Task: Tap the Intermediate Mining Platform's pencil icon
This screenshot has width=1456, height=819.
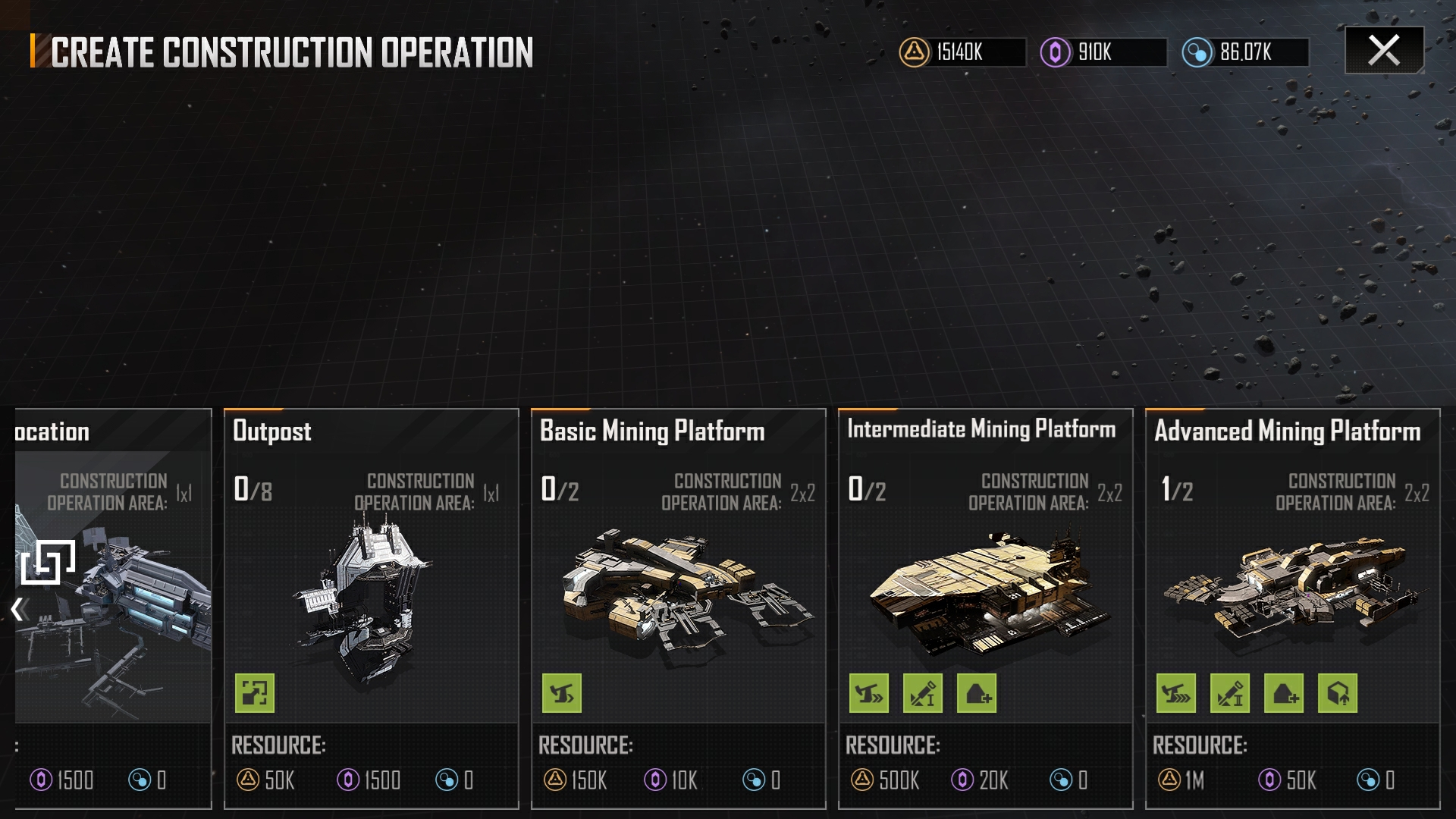Action: coord(923,693)
